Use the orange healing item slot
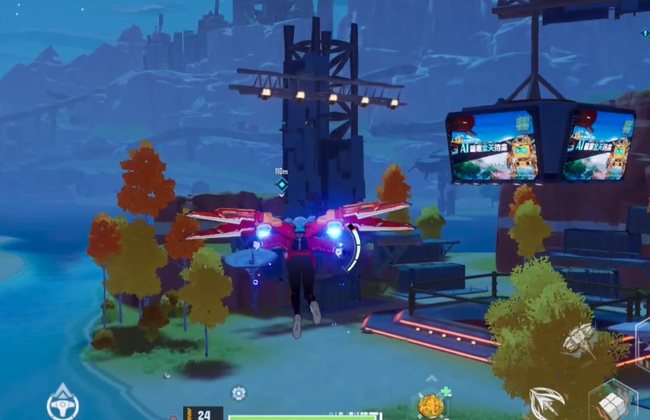The height and width of the screenshot is (420, 650). (x=432, y=405)
